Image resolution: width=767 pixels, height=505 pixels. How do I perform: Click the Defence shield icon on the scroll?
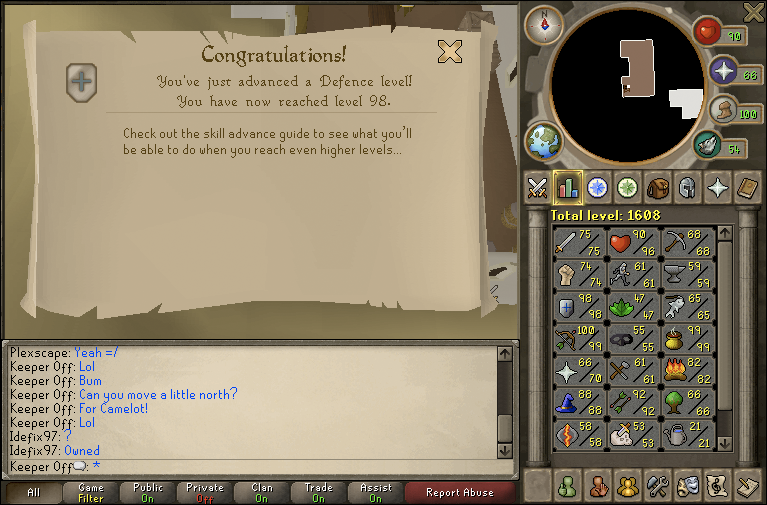point(82,81)
